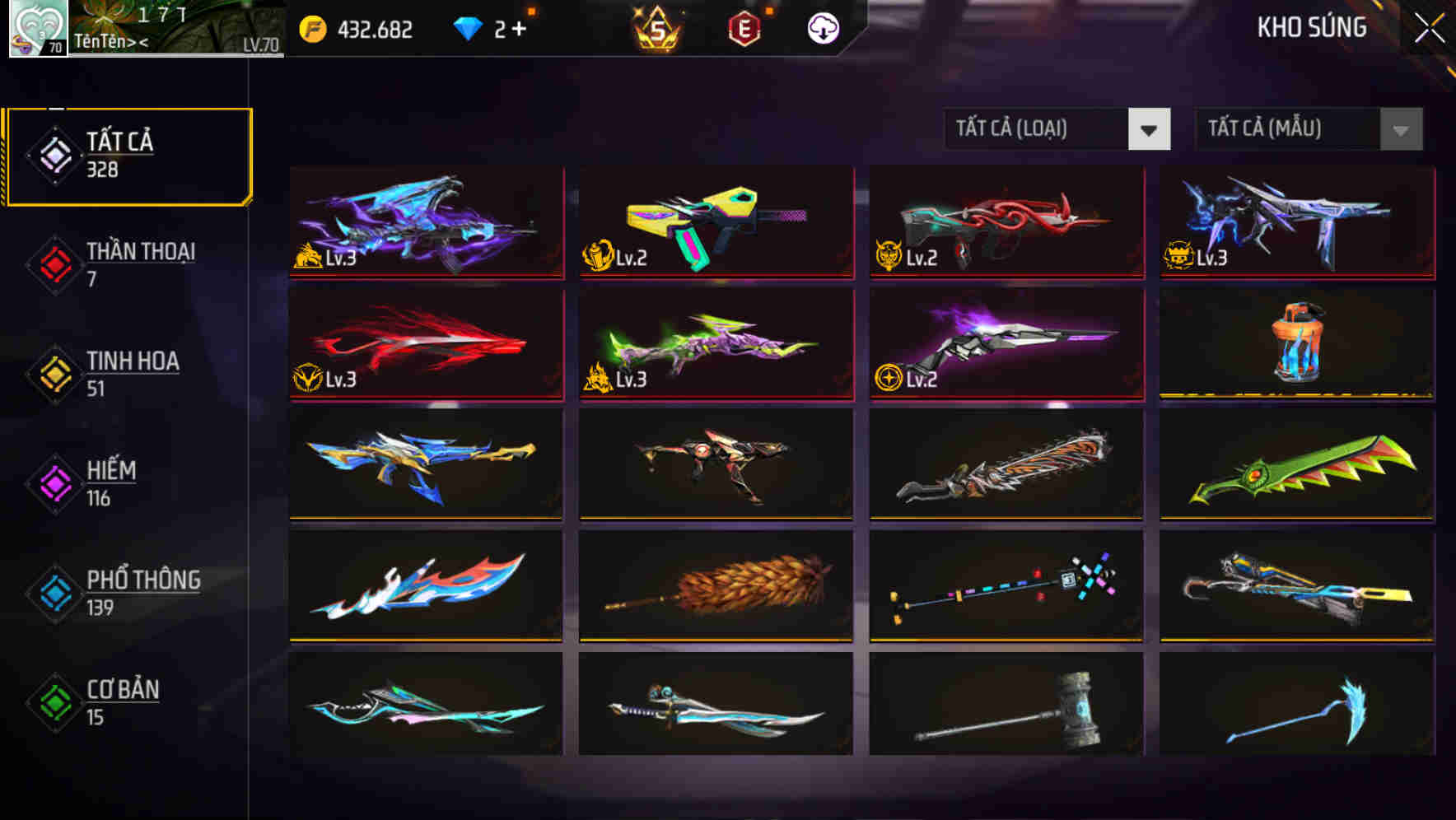Open the cloud download icon
1456x820 pixels.
pos(821,27)
